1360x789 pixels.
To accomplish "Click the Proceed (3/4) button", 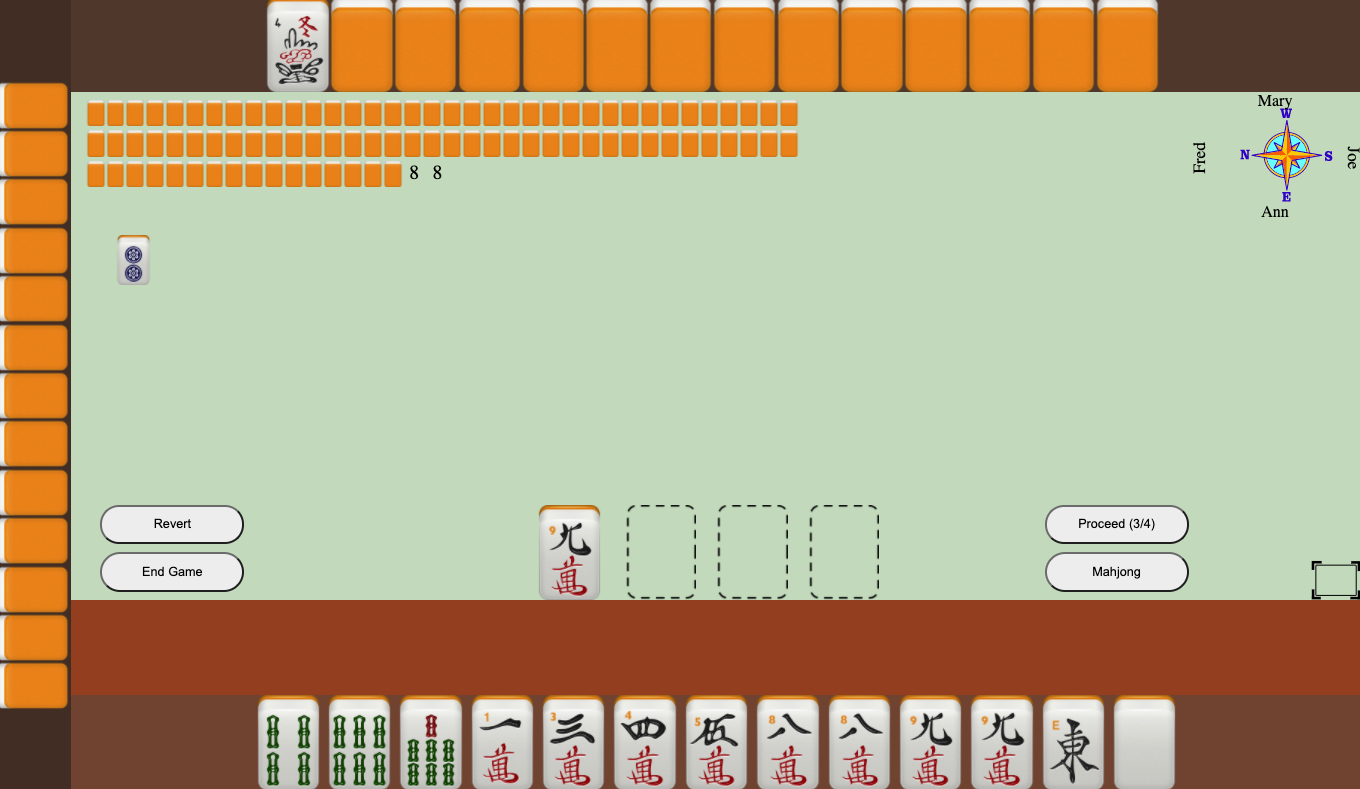I will tap(1117, 524).
